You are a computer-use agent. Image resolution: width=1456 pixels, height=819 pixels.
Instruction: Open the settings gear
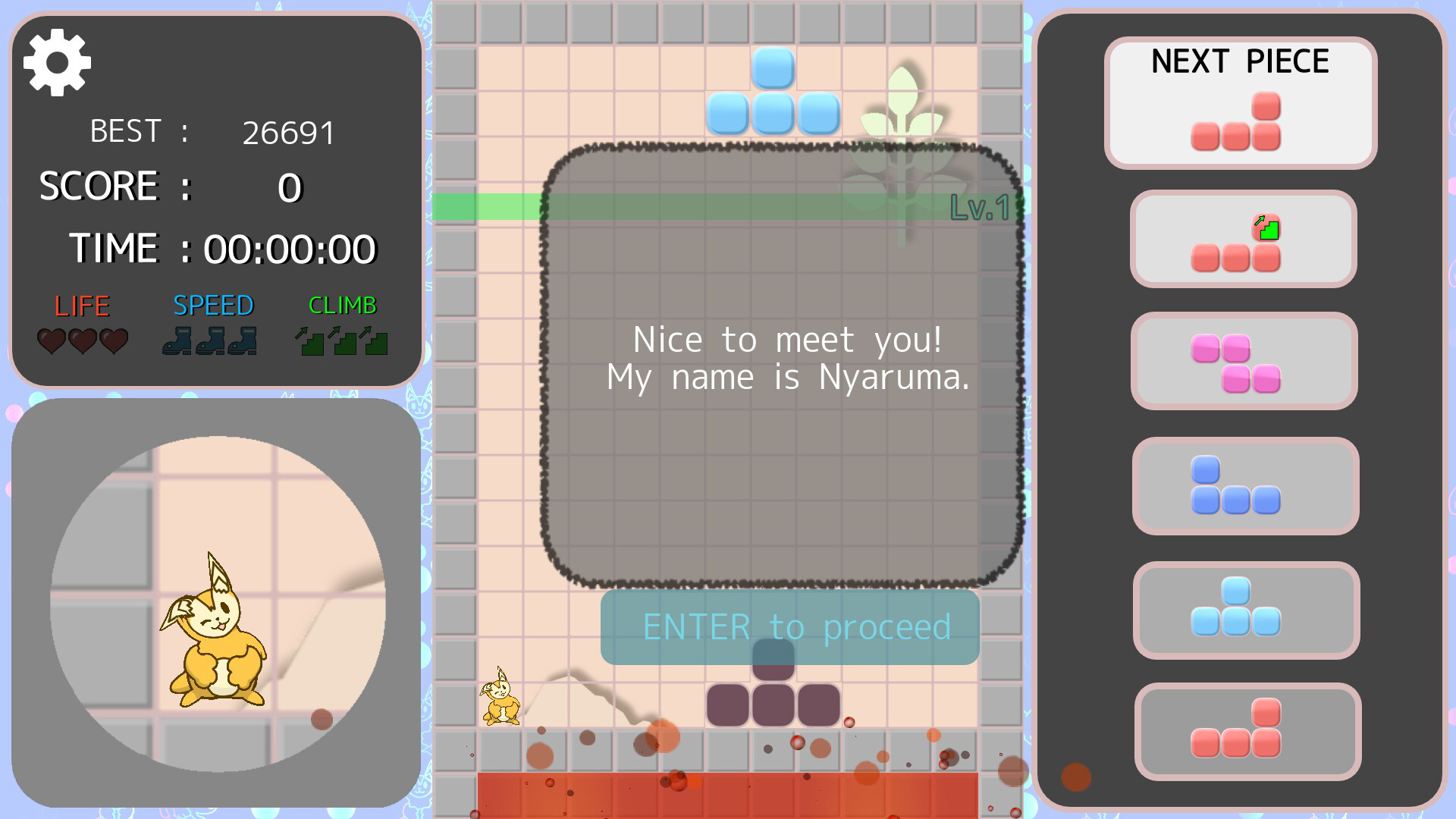57,62
